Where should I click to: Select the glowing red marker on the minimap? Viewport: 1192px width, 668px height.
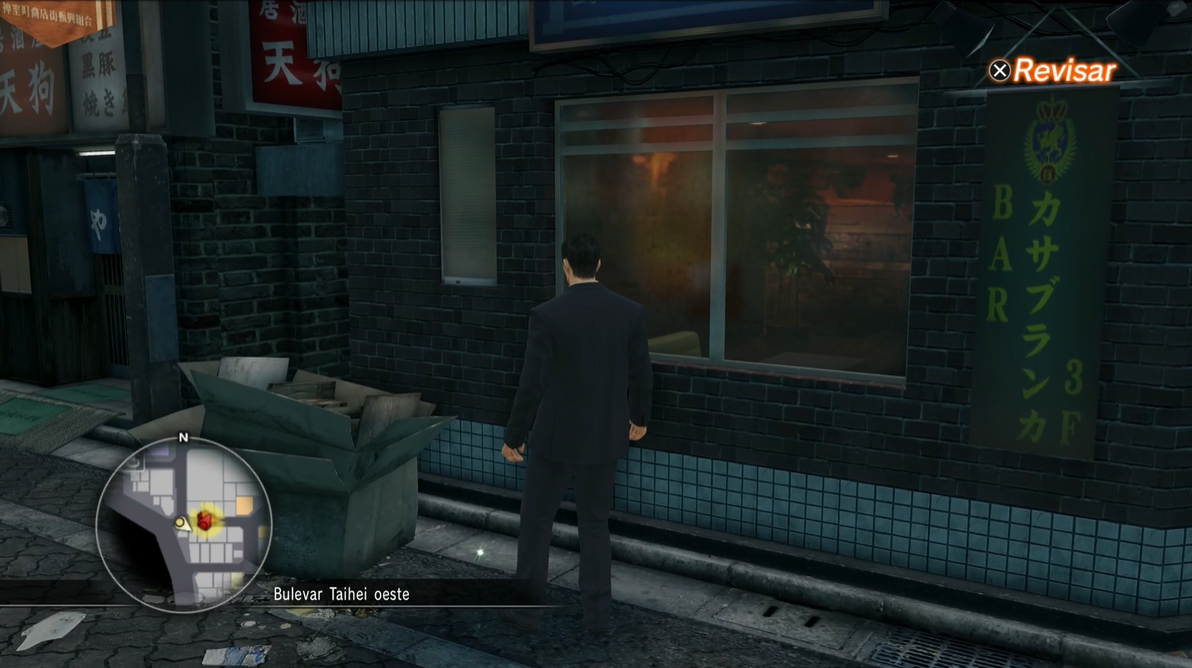(x=205, y=521)
